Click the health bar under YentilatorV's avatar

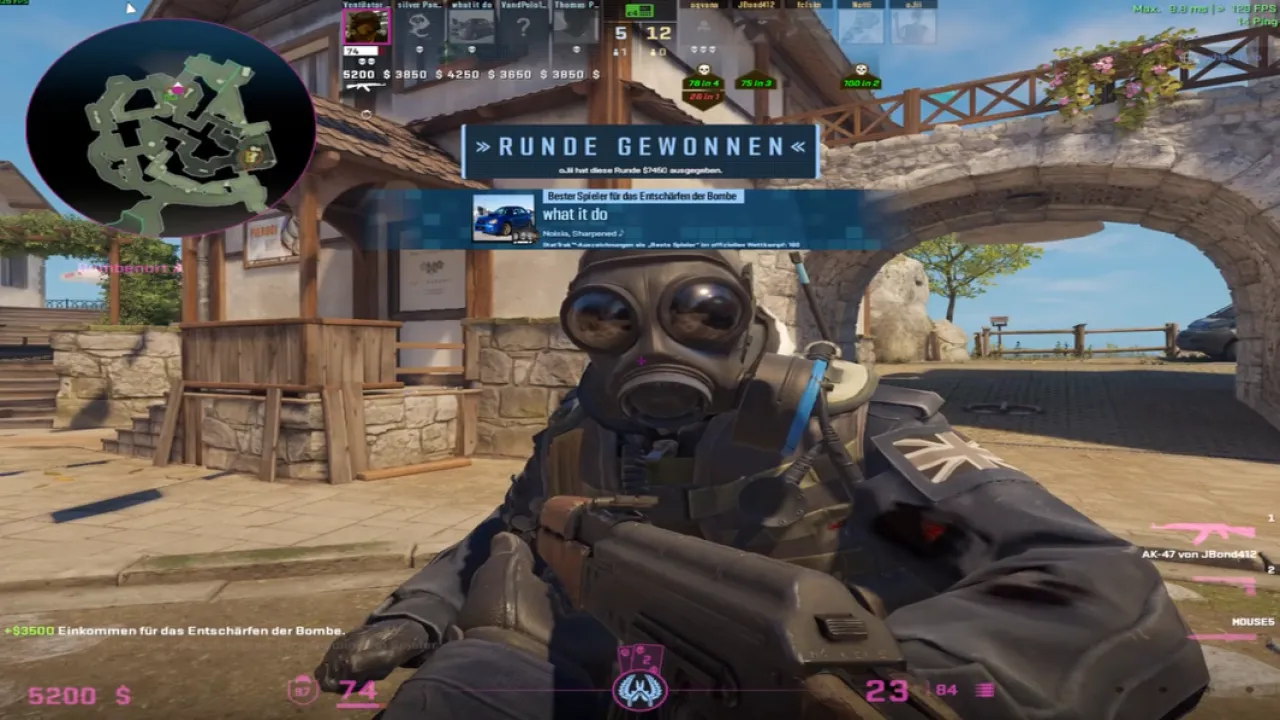[x=361, y=49]
